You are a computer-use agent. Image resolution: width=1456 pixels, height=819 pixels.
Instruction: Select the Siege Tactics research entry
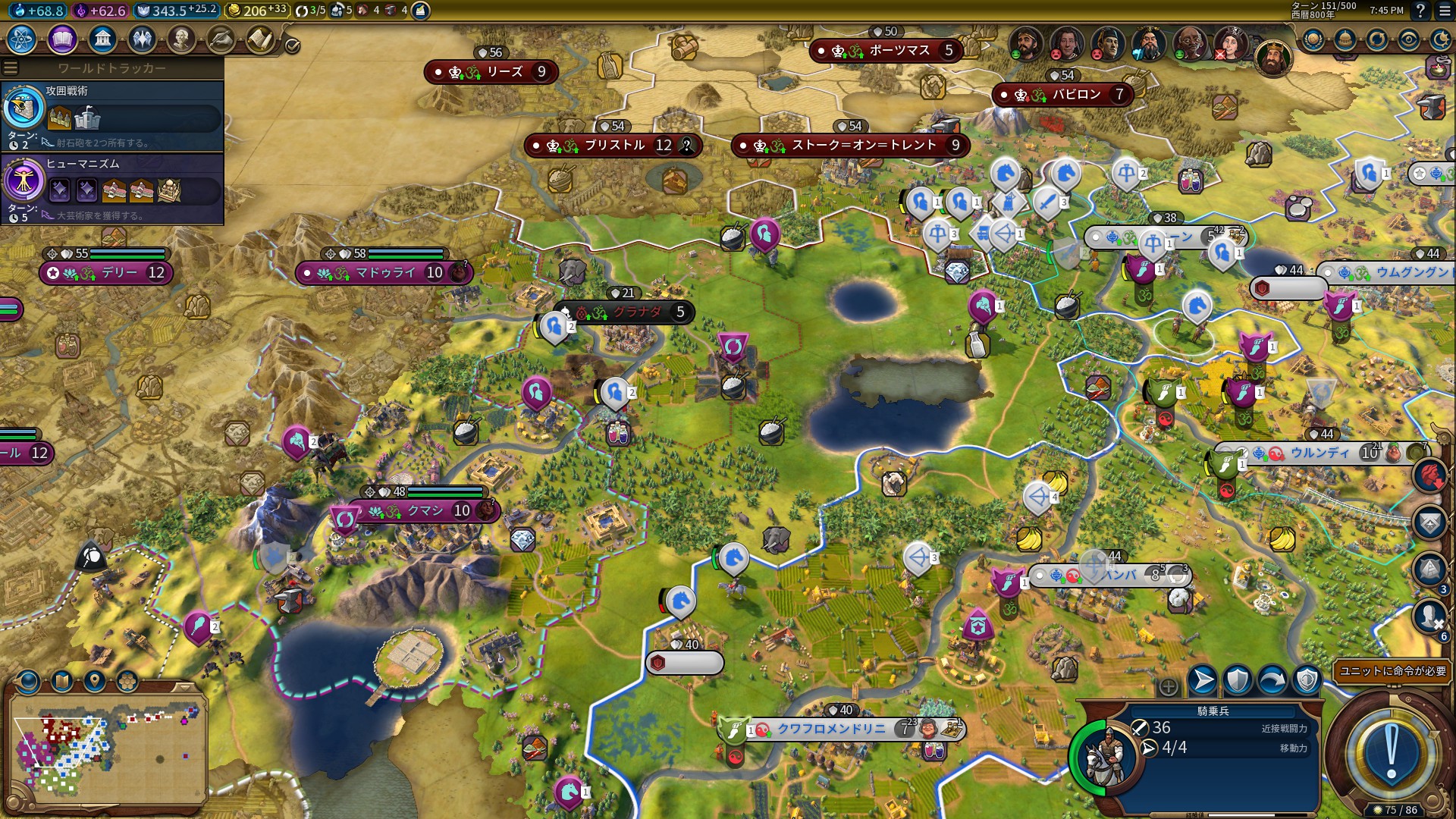[x=112, y=115]
